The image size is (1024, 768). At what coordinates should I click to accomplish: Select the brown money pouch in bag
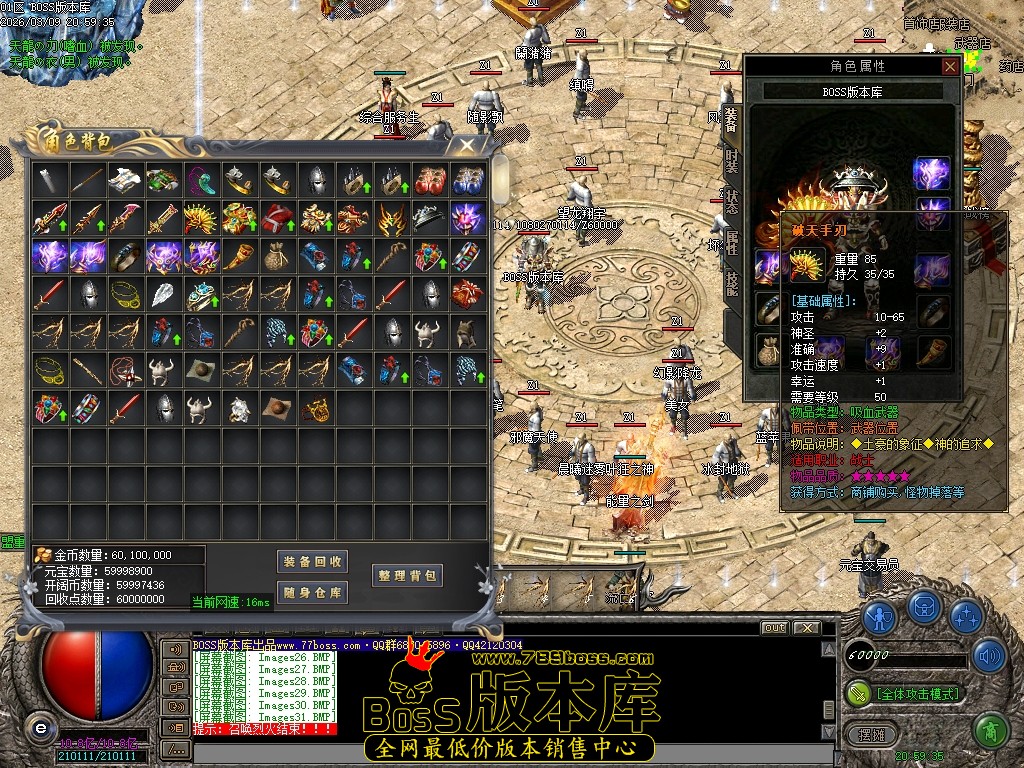pos(275,256)
